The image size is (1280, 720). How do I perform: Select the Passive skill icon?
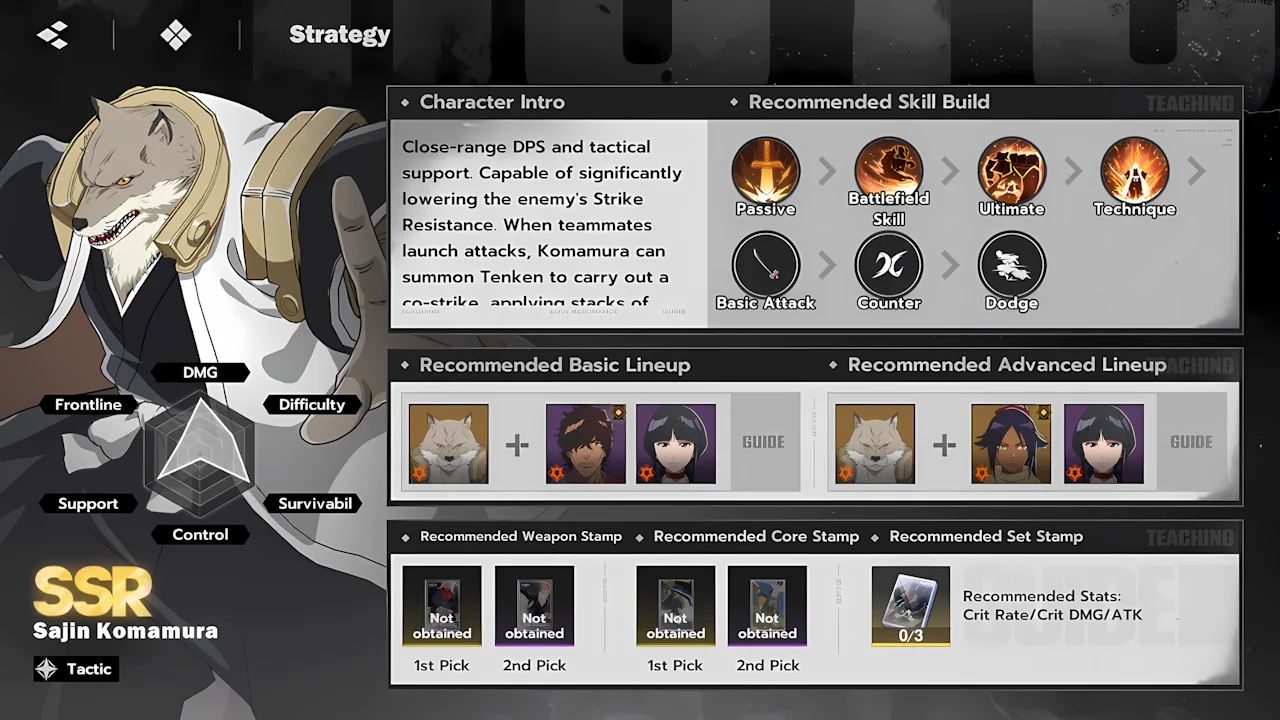[x=765, y=172]
